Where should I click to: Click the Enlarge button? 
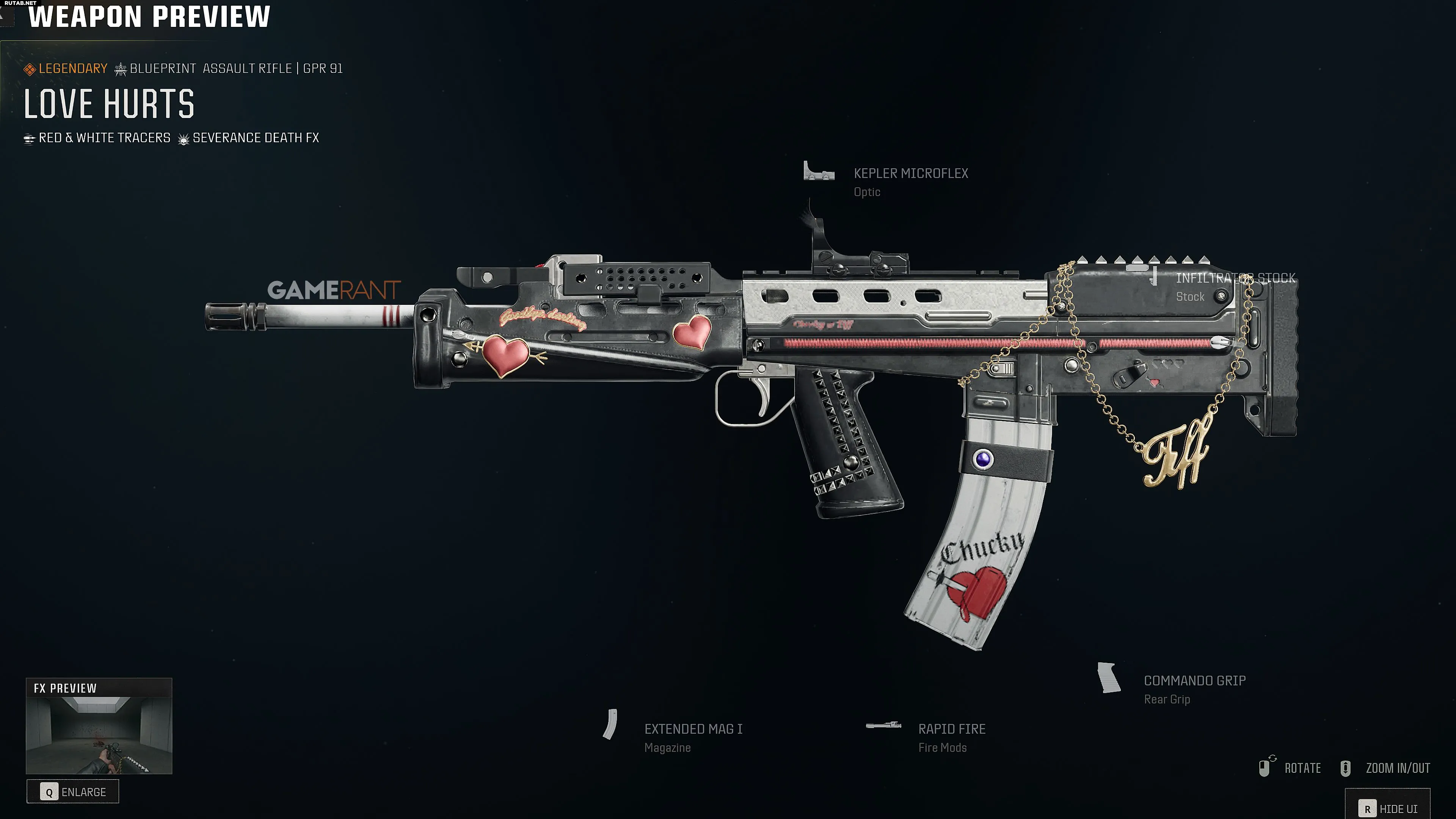coord(73,791)
